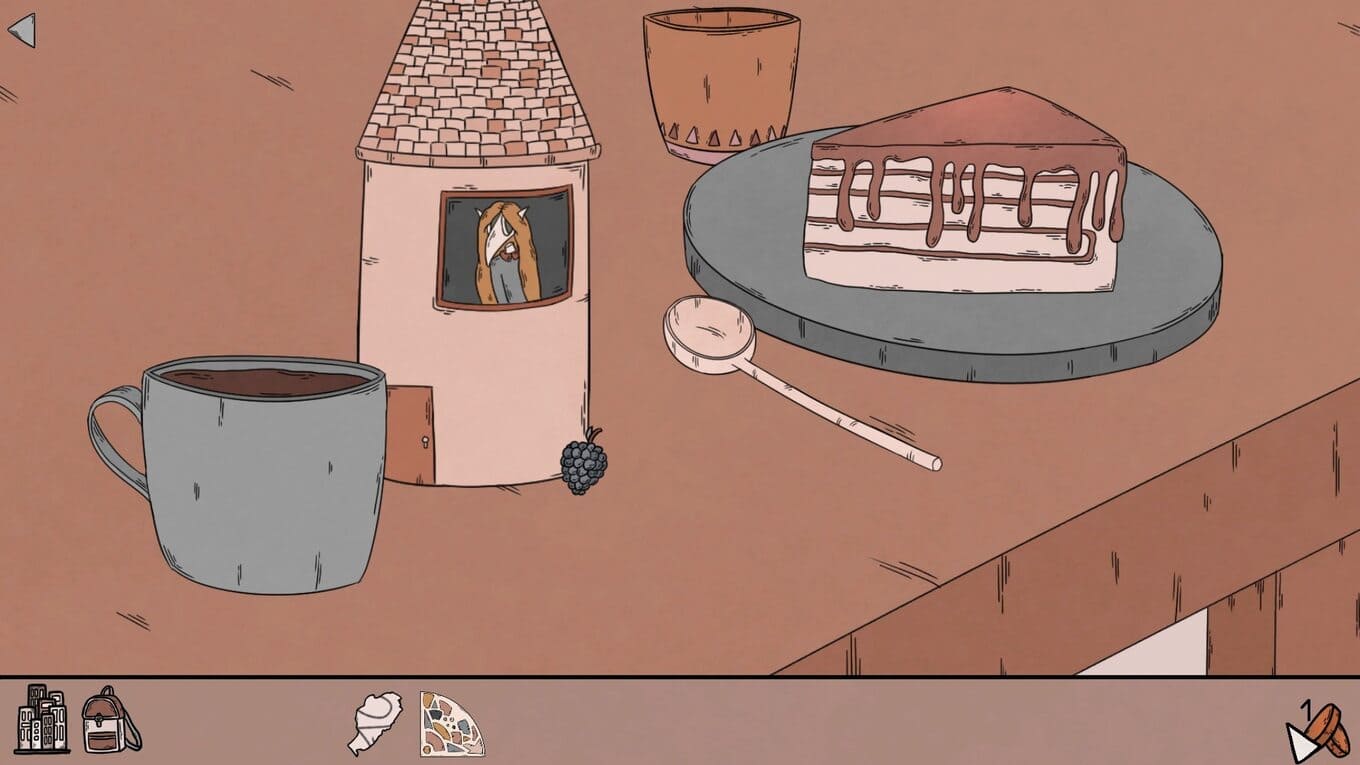Open the backpack inventory
The image size is (1360, 765).
[x=110, y=720]
